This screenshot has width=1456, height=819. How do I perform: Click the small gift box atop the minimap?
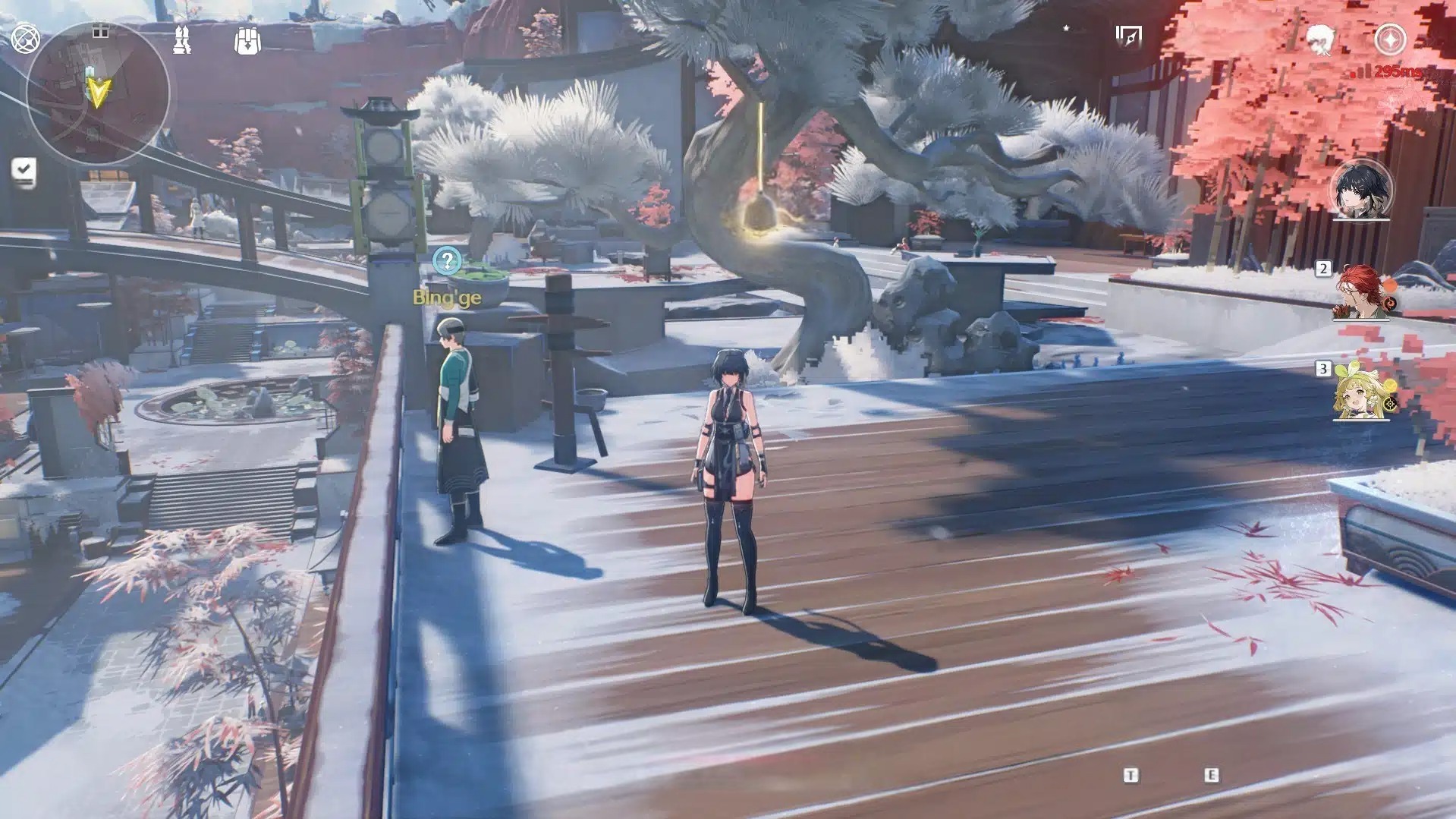pos(100,30)
